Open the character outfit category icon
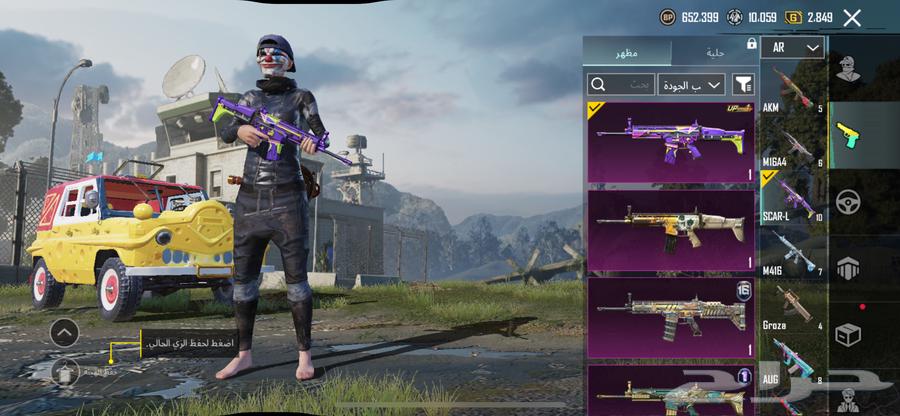Screen dimensions: 900x416 849,70
